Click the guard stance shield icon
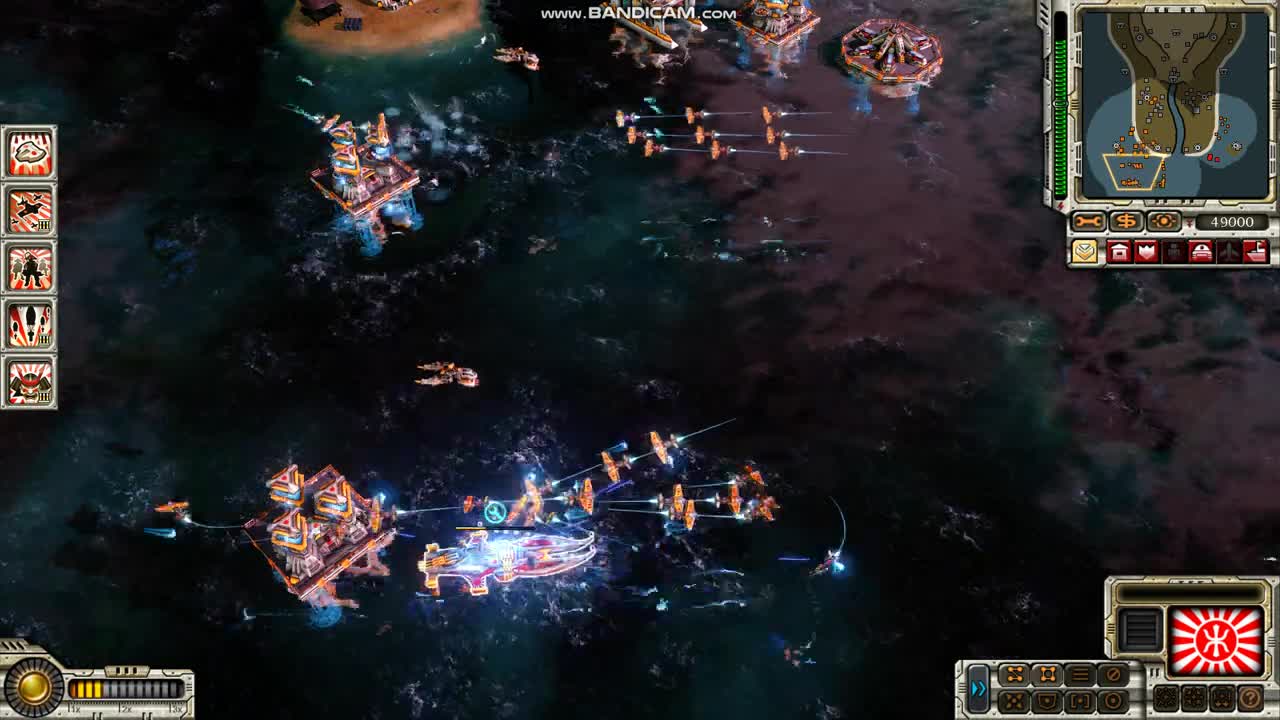The image size is (1280, 720). [x=1049, y=701]
